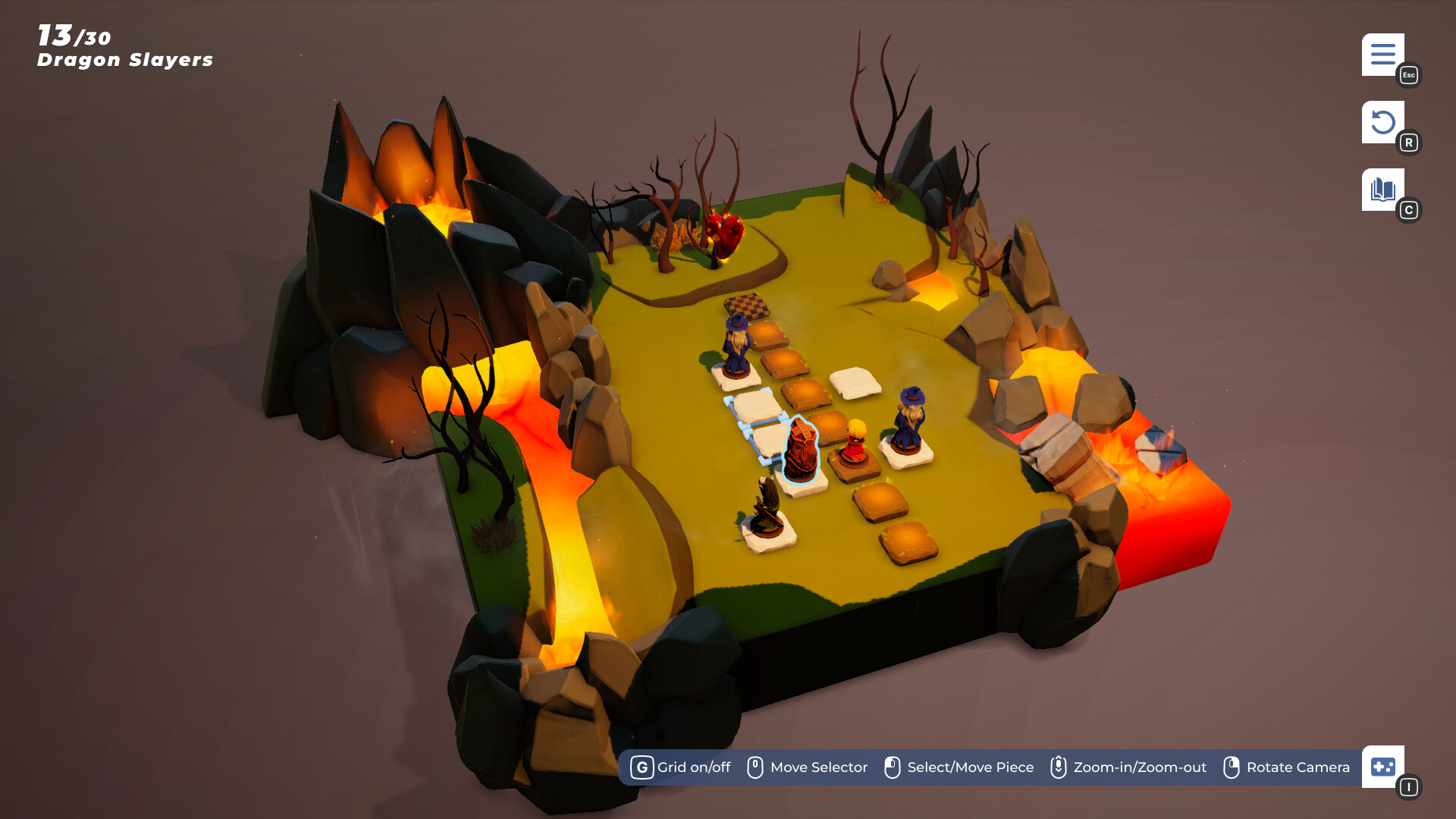
Task: Click the Rotate Camera text label
Action: tap(1298, 767)
